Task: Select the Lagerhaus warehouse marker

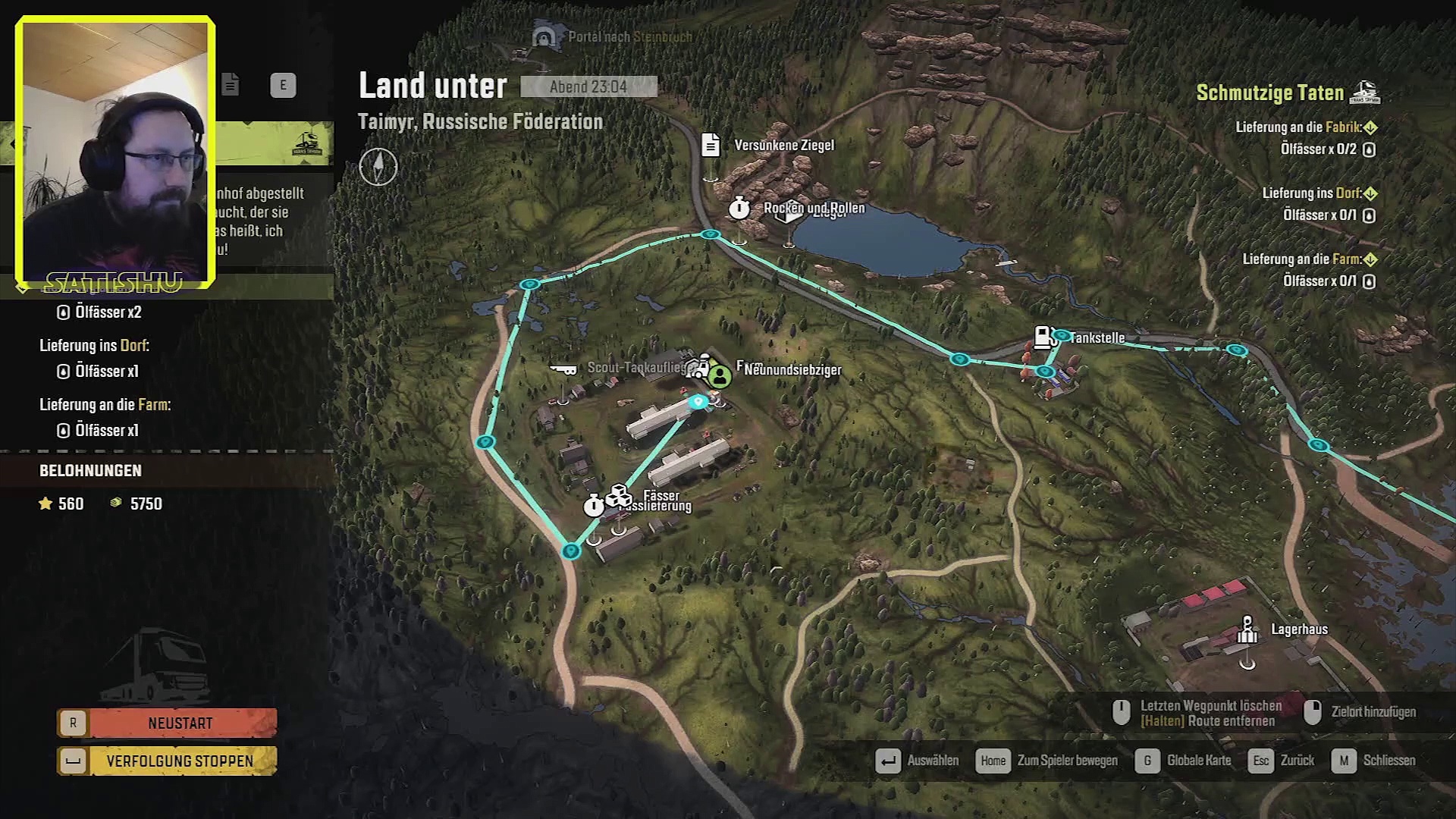Action: tap(1247, 629)
